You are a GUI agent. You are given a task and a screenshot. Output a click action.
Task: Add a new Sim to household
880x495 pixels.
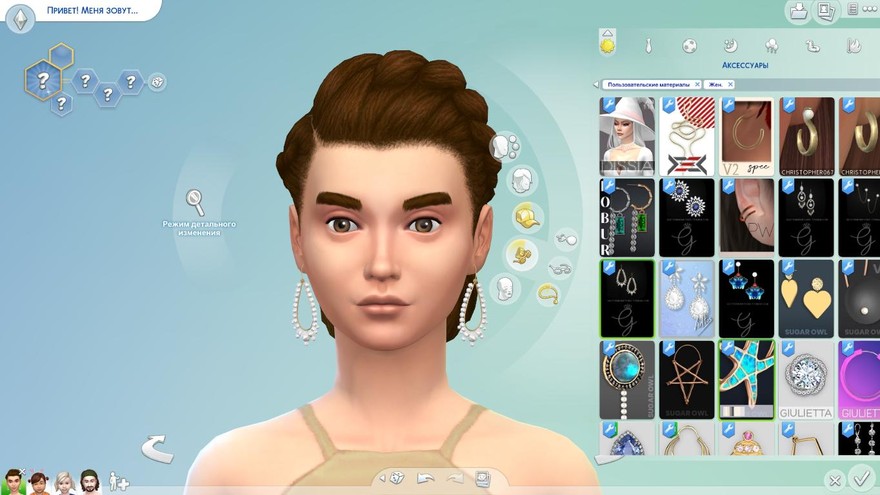pos(119,482)
